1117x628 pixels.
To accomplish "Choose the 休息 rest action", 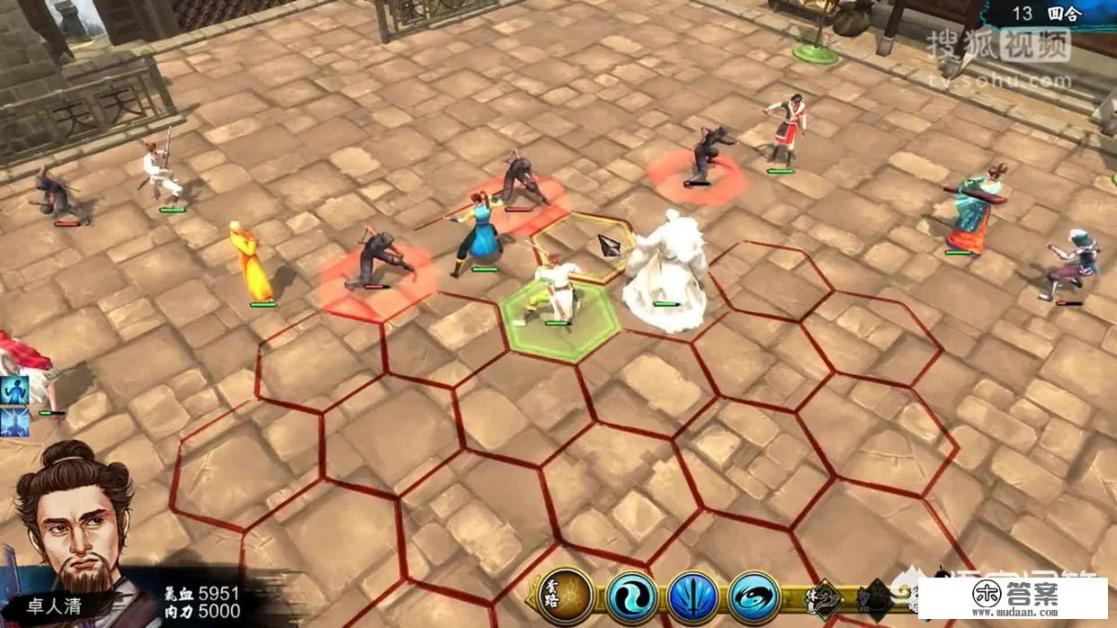I will point(827,598).
